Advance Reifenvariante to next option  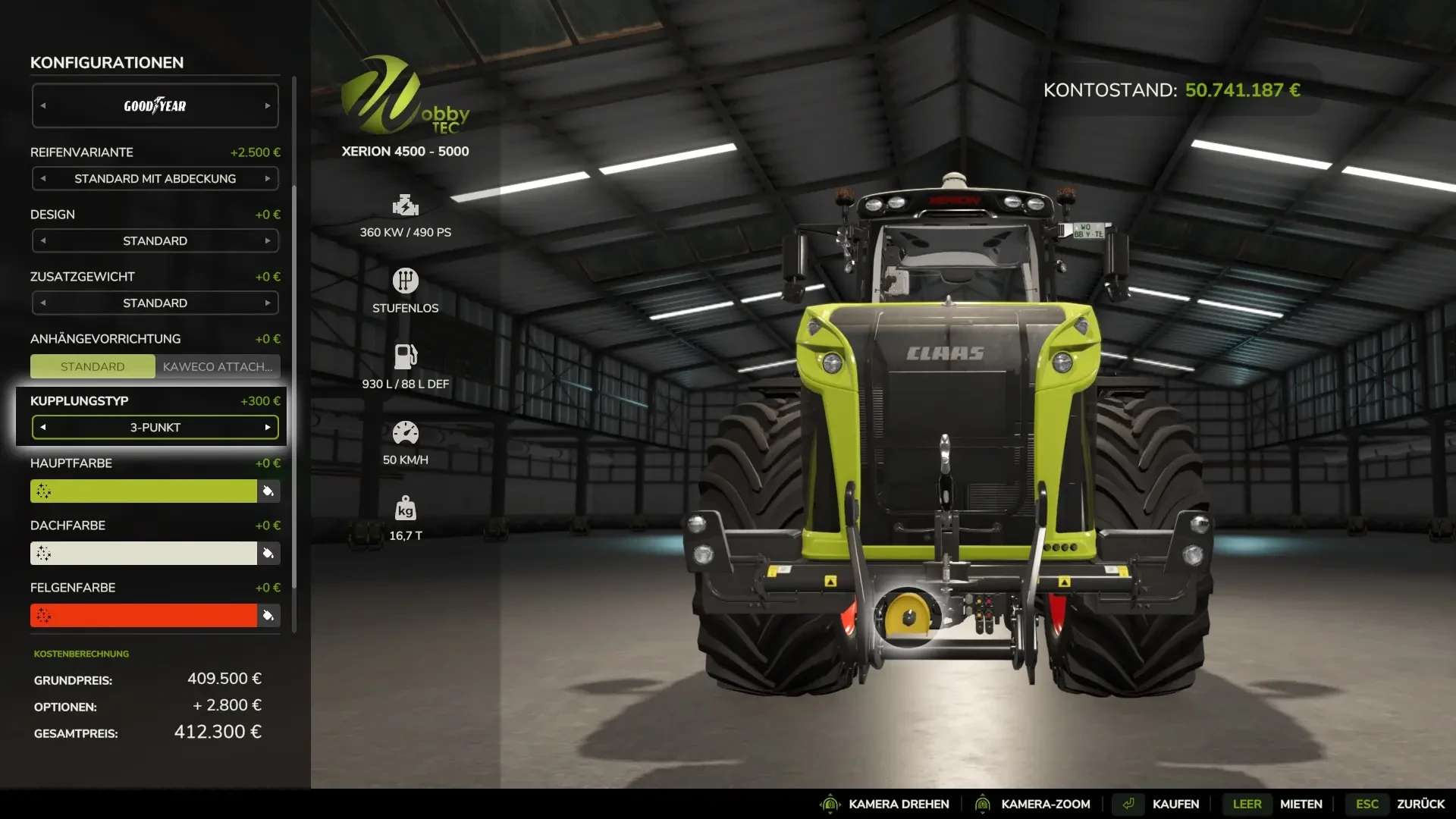pyautogui.click(x=267, y=179)
